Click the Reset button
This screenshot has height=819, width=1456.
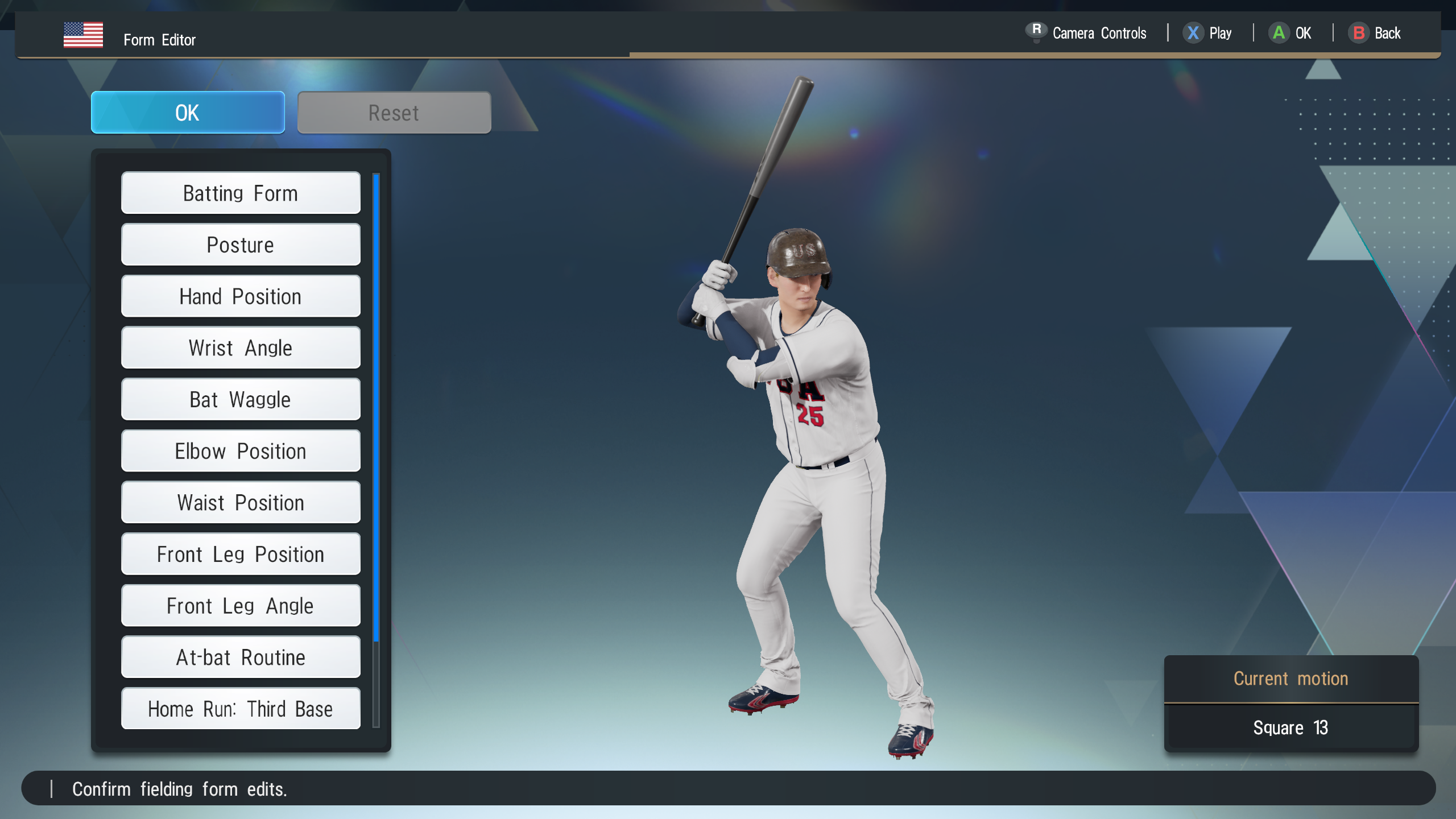[394, 113]
